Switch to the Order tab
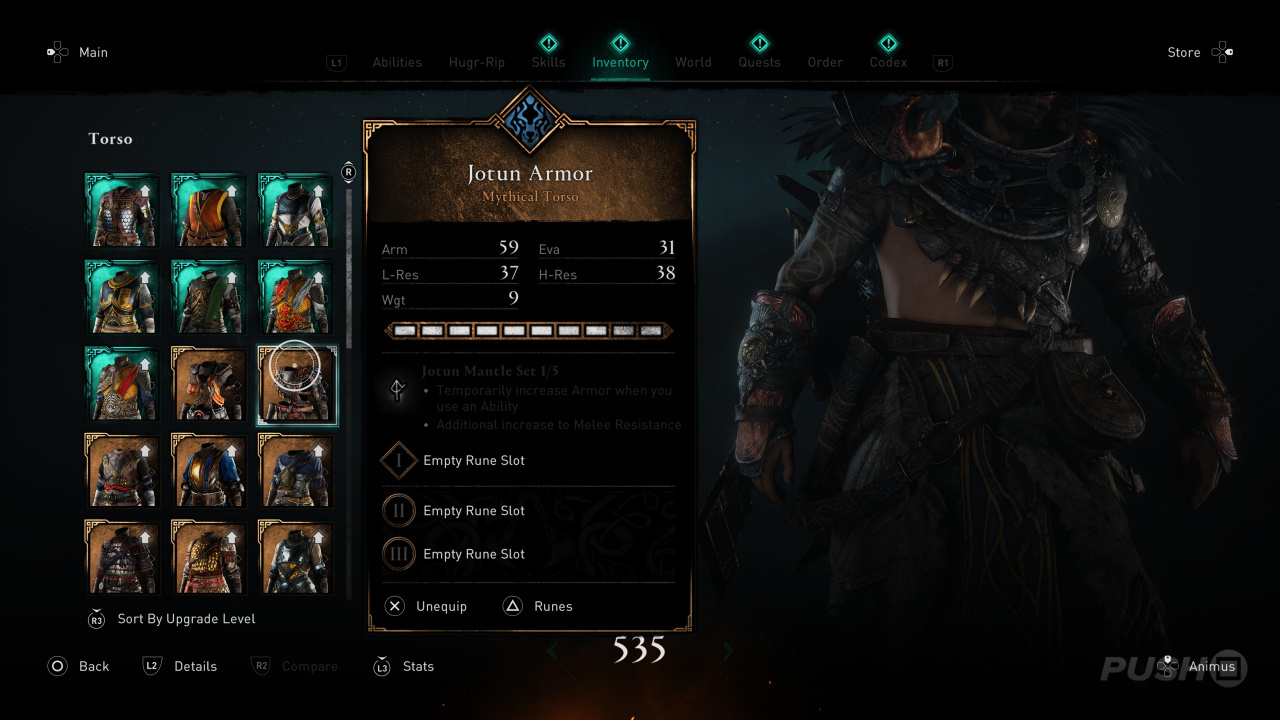1280x720 pixels. [x=825, y=62]
